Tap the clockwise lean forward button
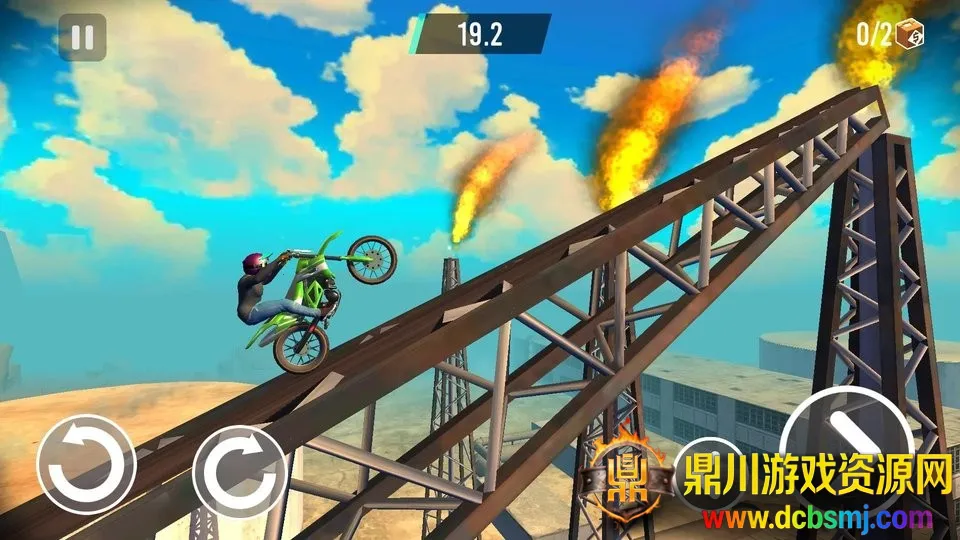960x540 pixels. coord(241,465)
